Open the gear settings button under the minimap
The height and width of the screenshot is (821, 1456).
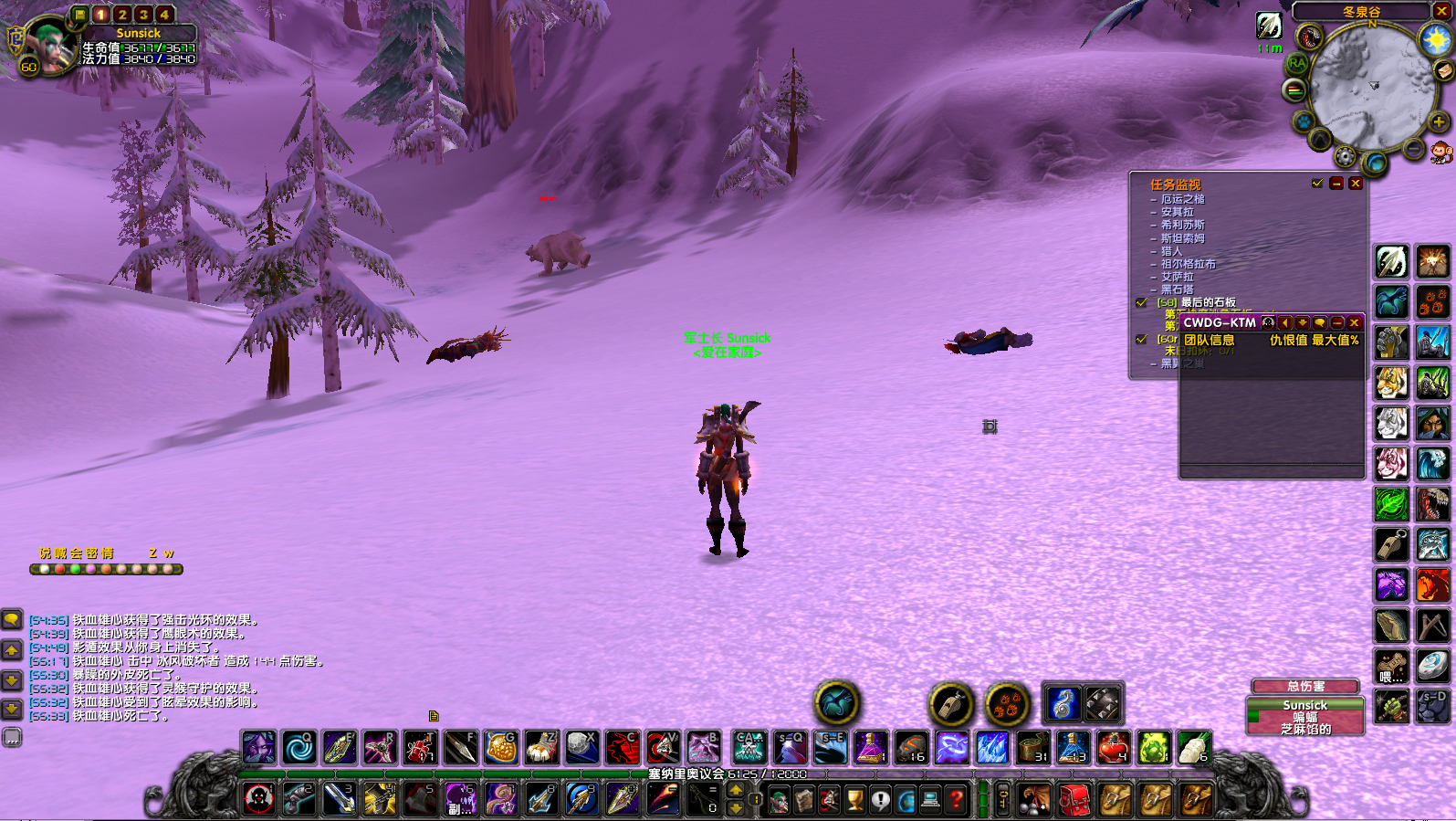[x=1346, y=156]
